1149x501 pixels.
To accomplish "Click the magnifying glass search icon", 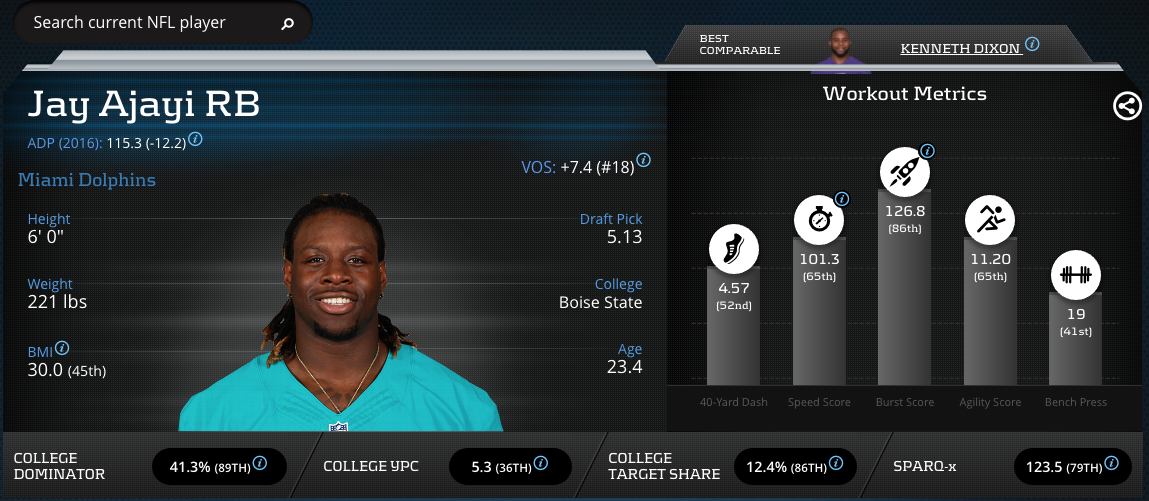I will pos(288,23).
